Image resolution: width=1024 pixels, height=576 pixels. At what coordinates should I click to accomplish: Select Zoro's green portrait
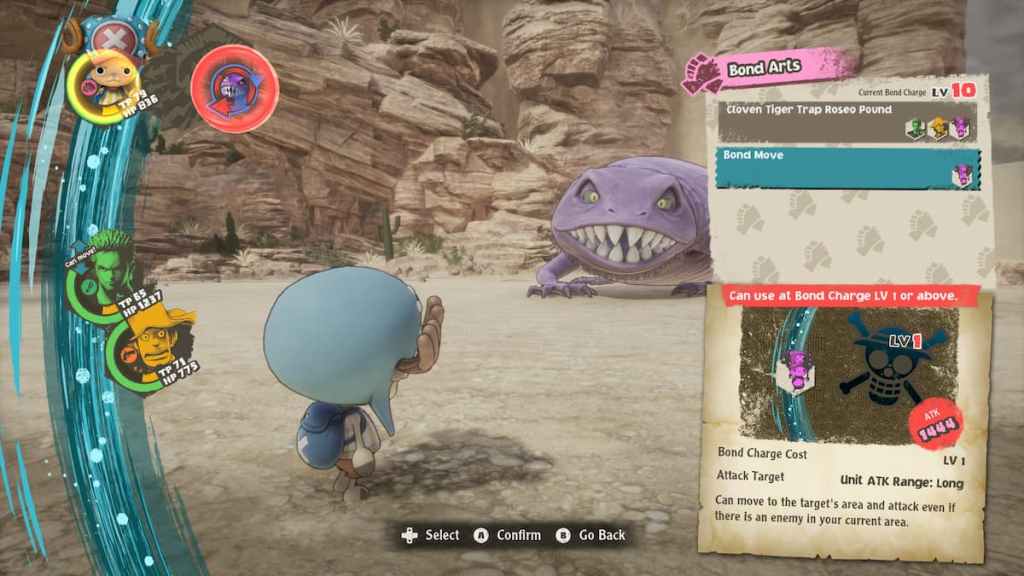[x=98, y=279]
